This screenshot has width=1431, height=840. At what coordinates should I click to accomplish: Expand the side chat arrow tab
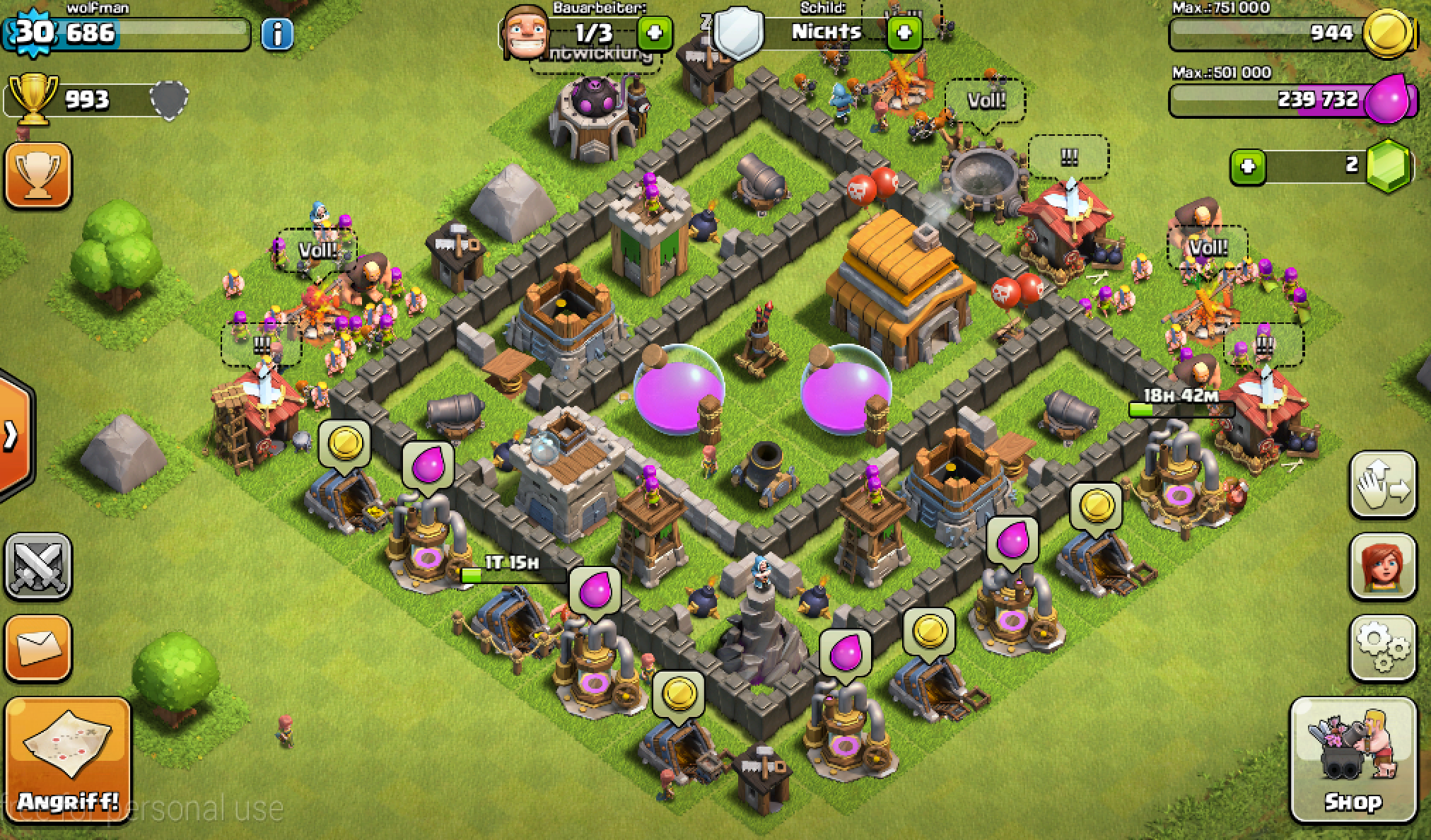11,436
